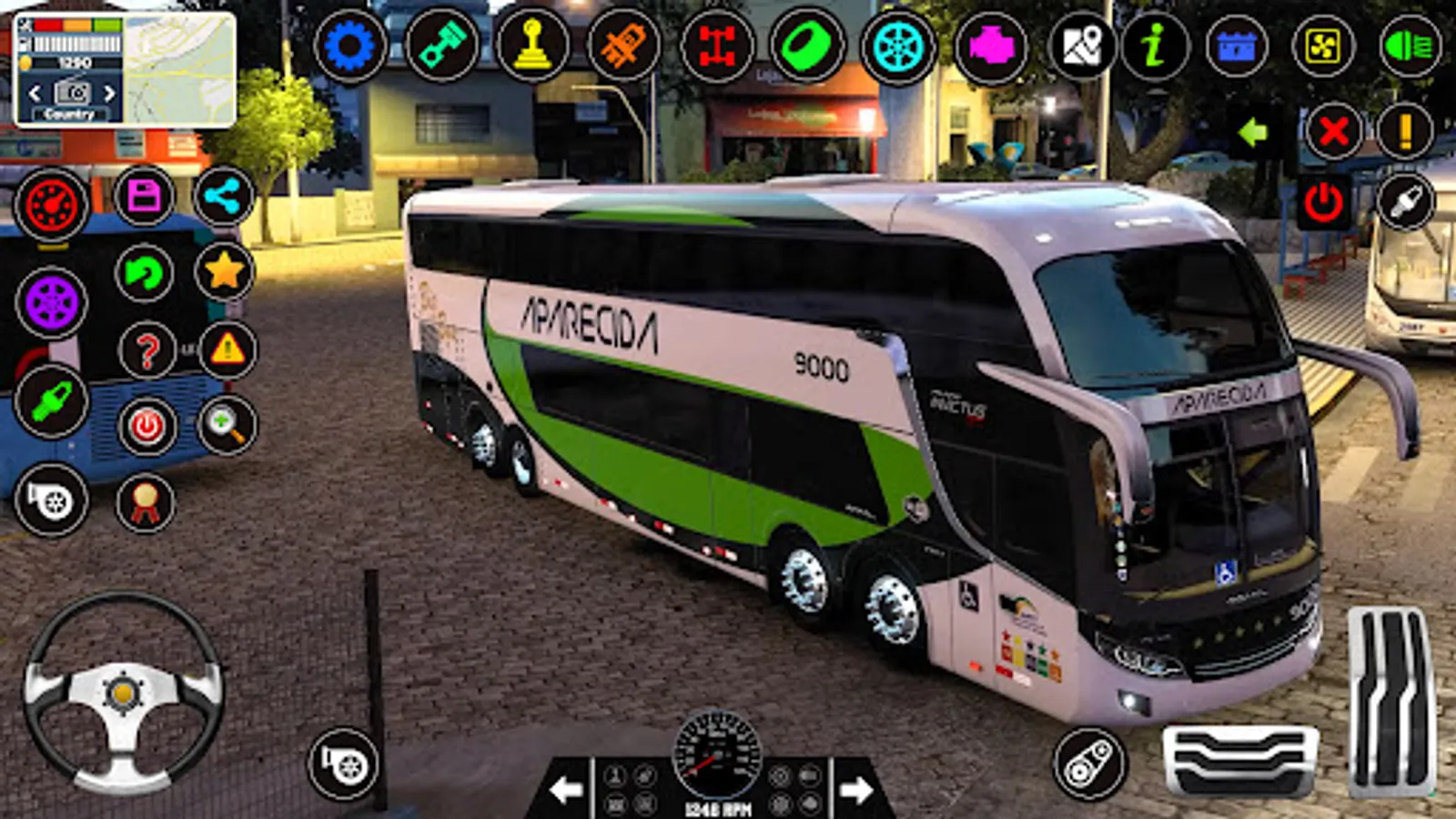
Task: Click the red X button
Action: coord(1333,132)
